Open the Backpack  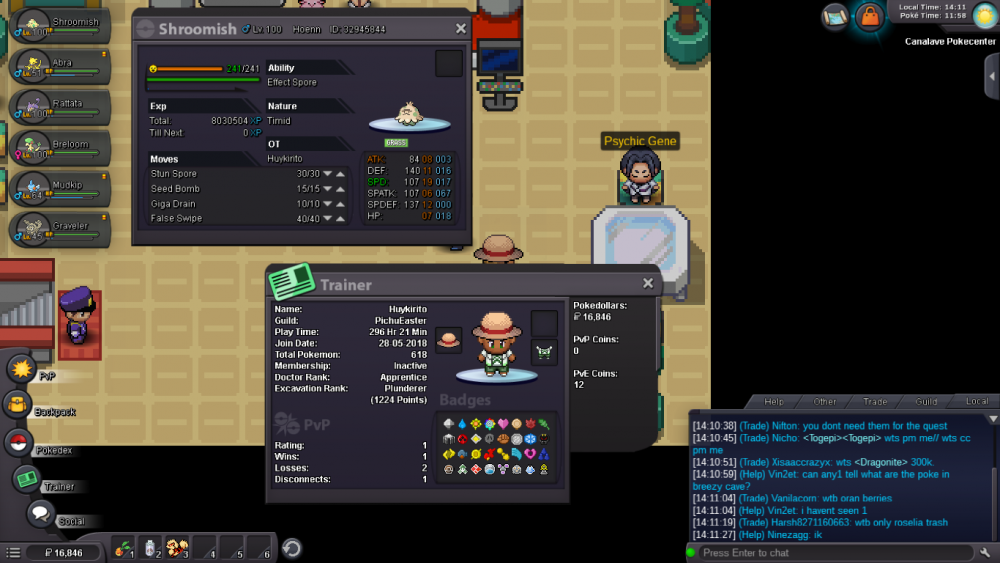click(x=19, y=405)
